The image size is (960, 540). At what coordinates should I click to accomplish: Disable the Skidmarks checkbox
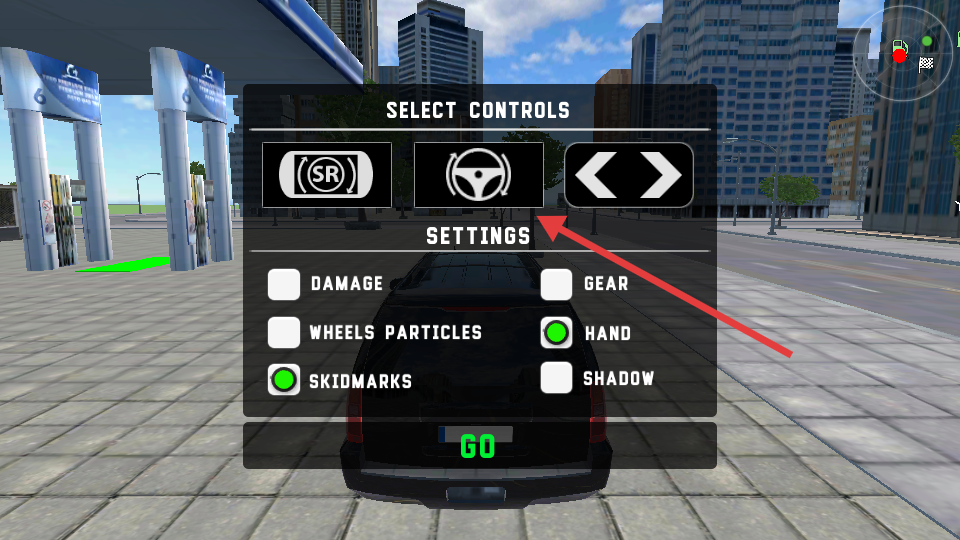tap(284, 380)
